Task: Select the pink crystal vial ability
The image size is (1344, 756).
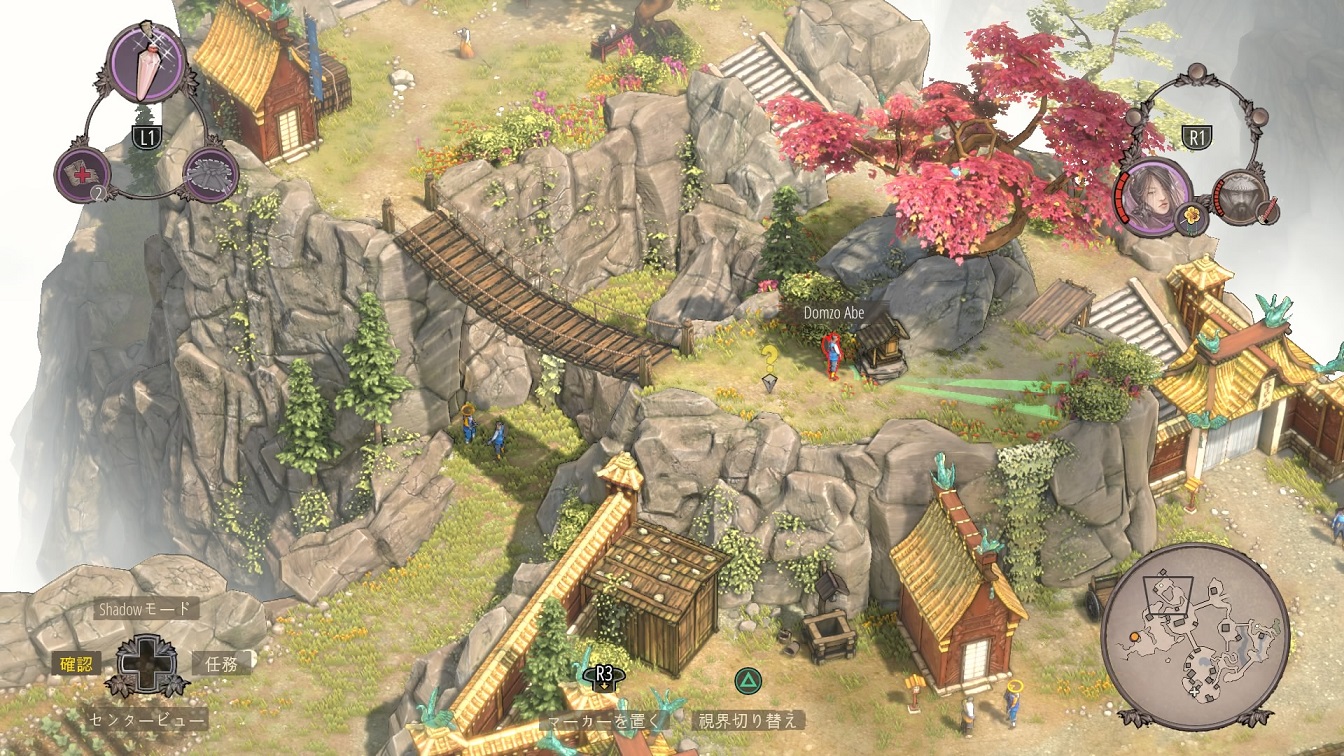Action: [146, 62]
